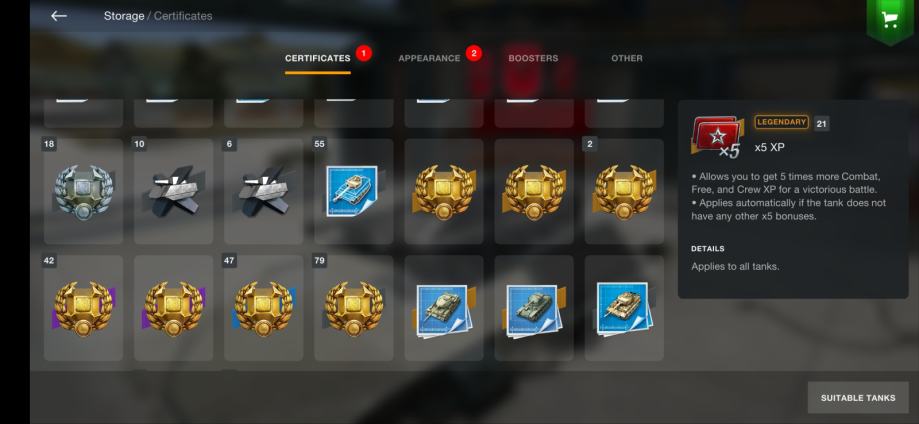Screen dimensions: 919x424
Task: Select the tan tank blueprint certificate
Action: [623, 307]
